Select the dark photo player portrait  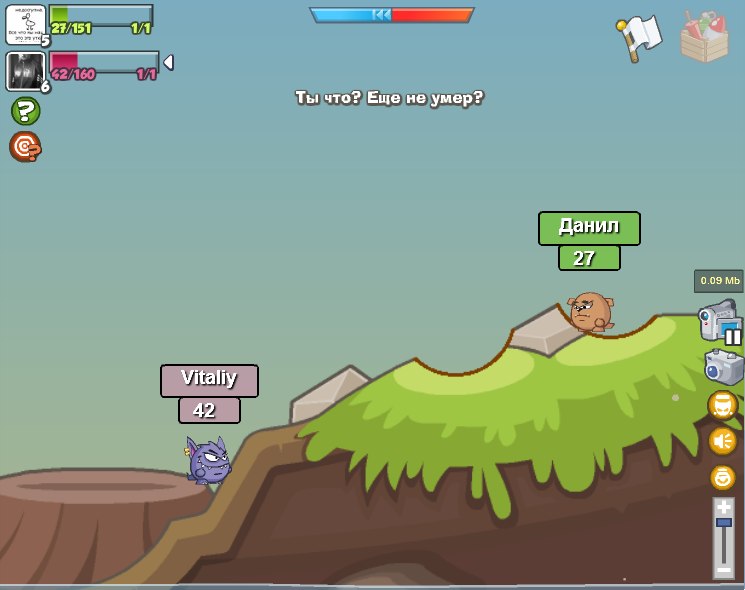[x=24, y=71]
